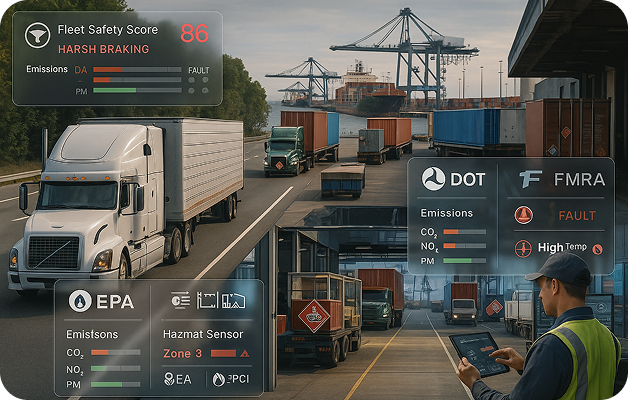Select the FMRA panel logo
This screenshot has height=400, width=628.
(x=531, y=179)
